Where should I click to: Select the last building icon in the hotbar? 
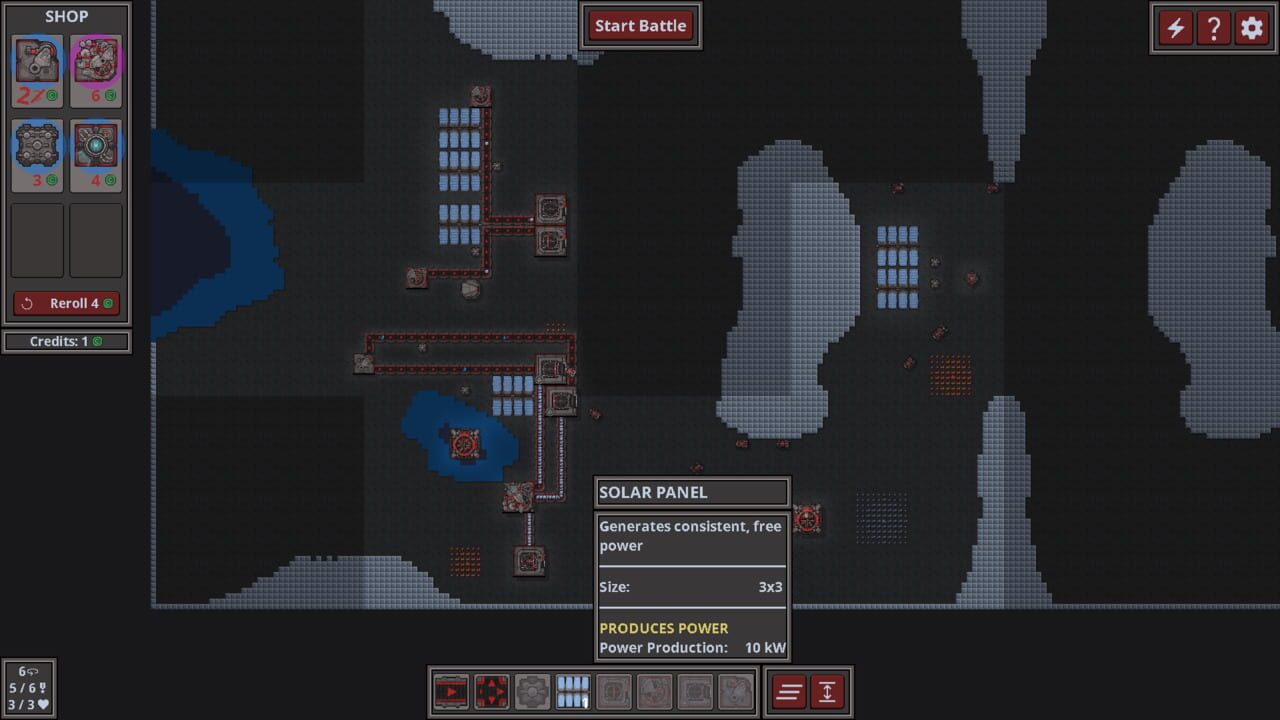[736, 690]
